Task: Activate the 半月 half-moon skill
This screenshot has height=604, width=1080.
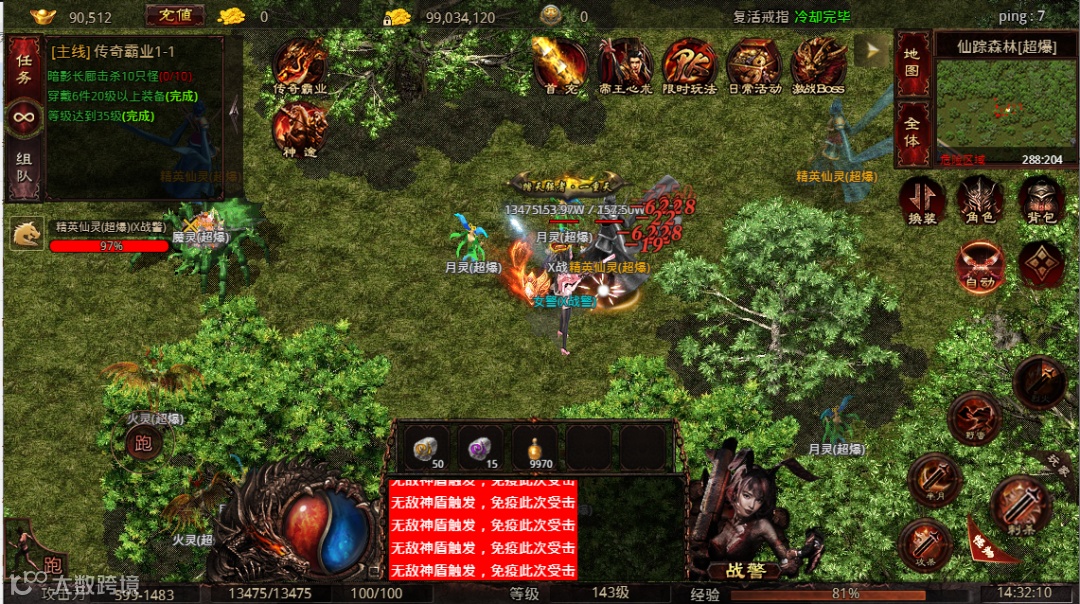Action: (935, 479)
